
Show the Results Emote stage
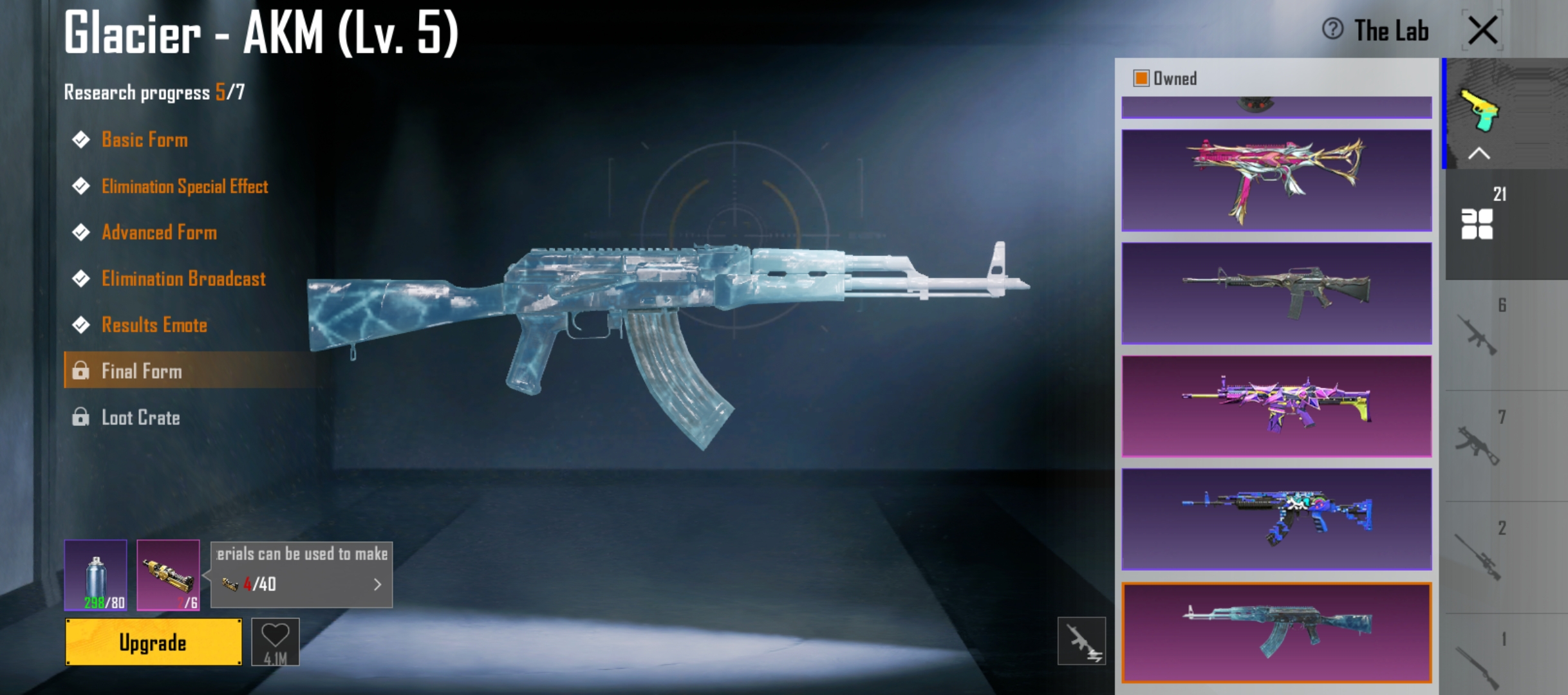coord(154,325)
